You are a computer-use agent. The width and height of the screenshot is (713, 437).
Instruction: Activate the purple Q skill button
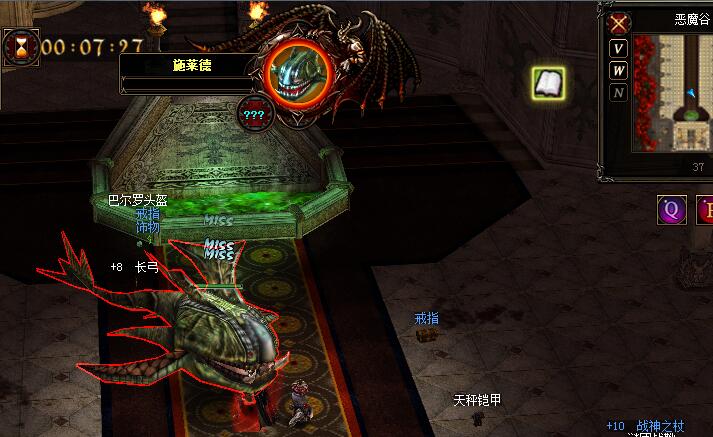coord(672,210)
